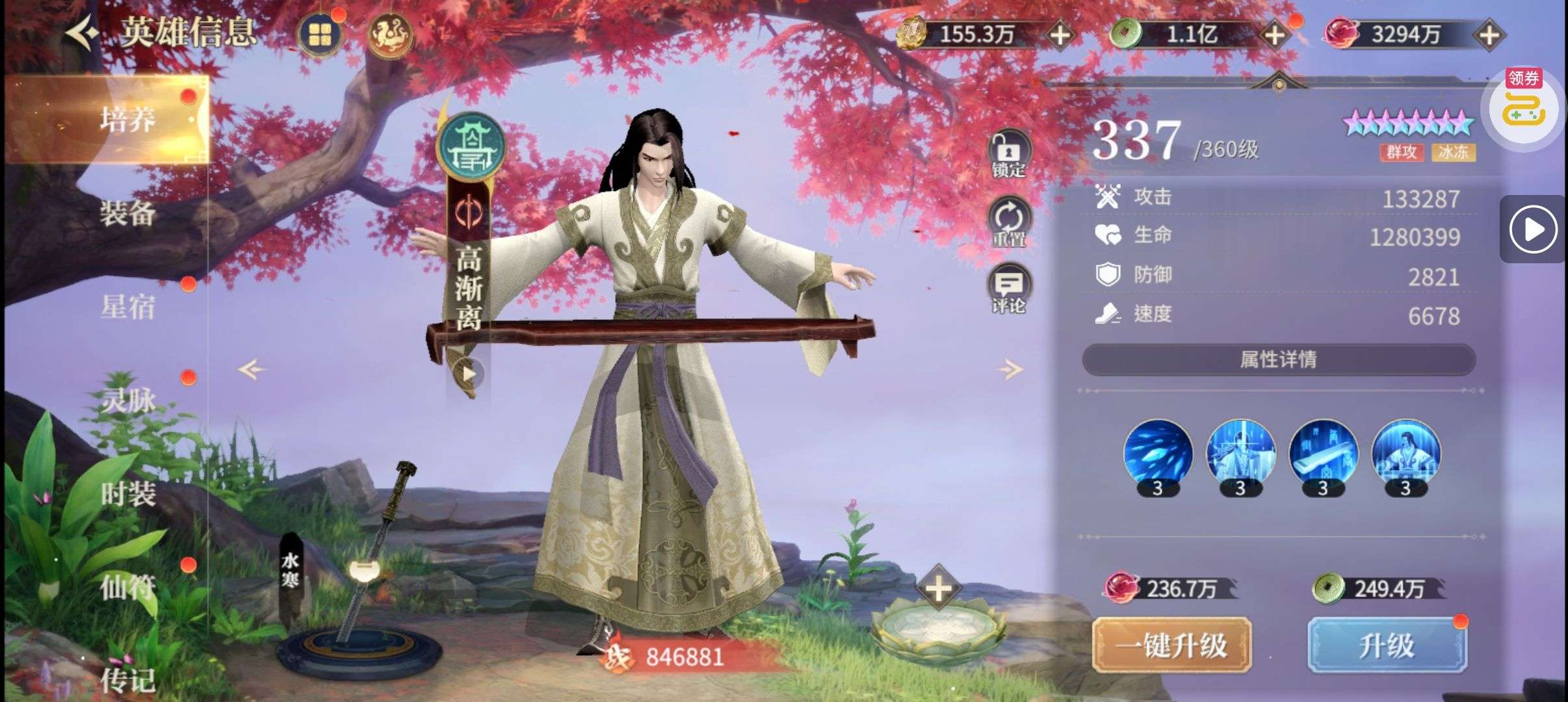Open the 传记 biography tab
This screenshot has width=1568, height=702.
tap(127, 680)
